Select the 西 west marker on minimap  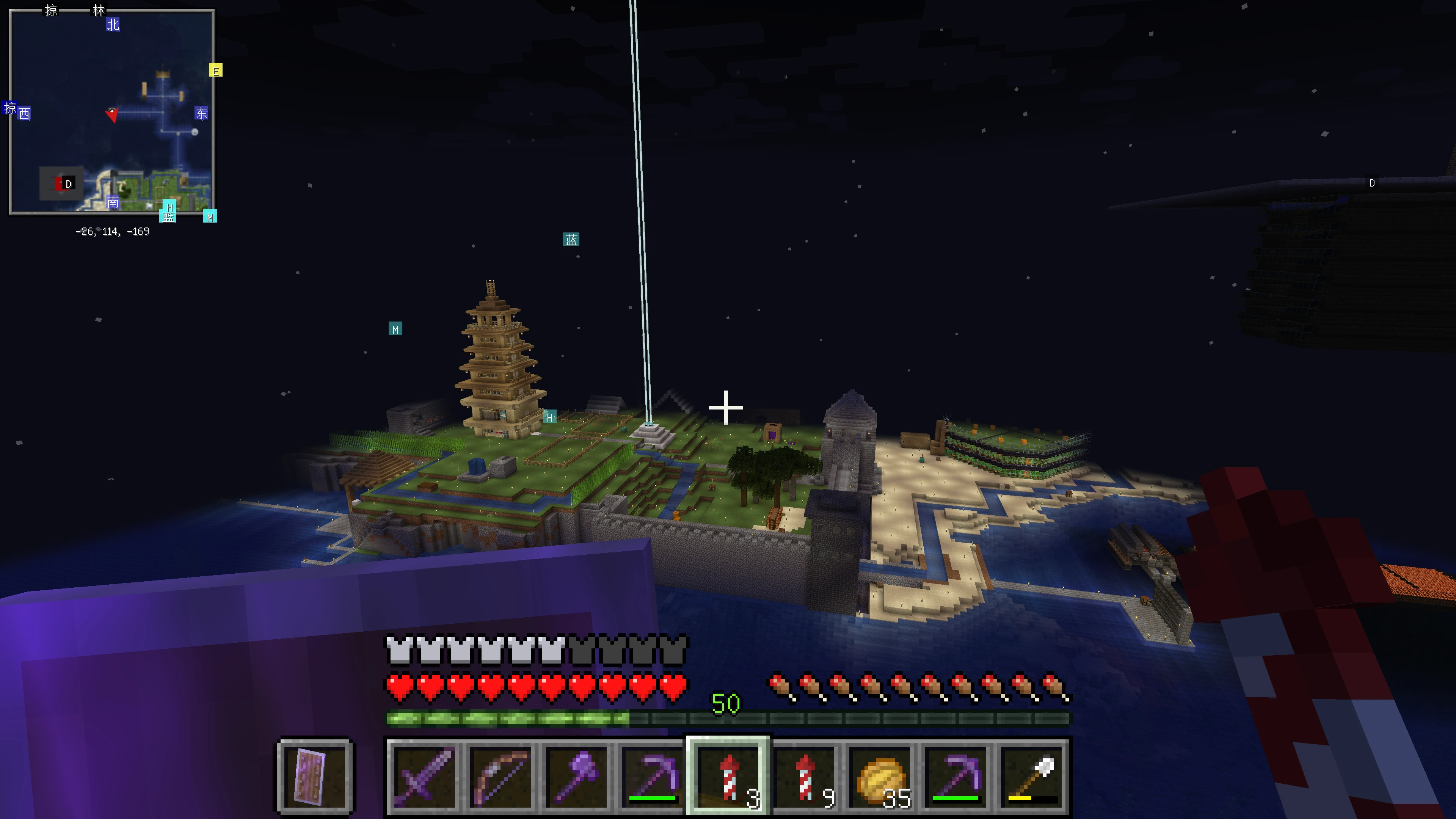pos(24,114)
